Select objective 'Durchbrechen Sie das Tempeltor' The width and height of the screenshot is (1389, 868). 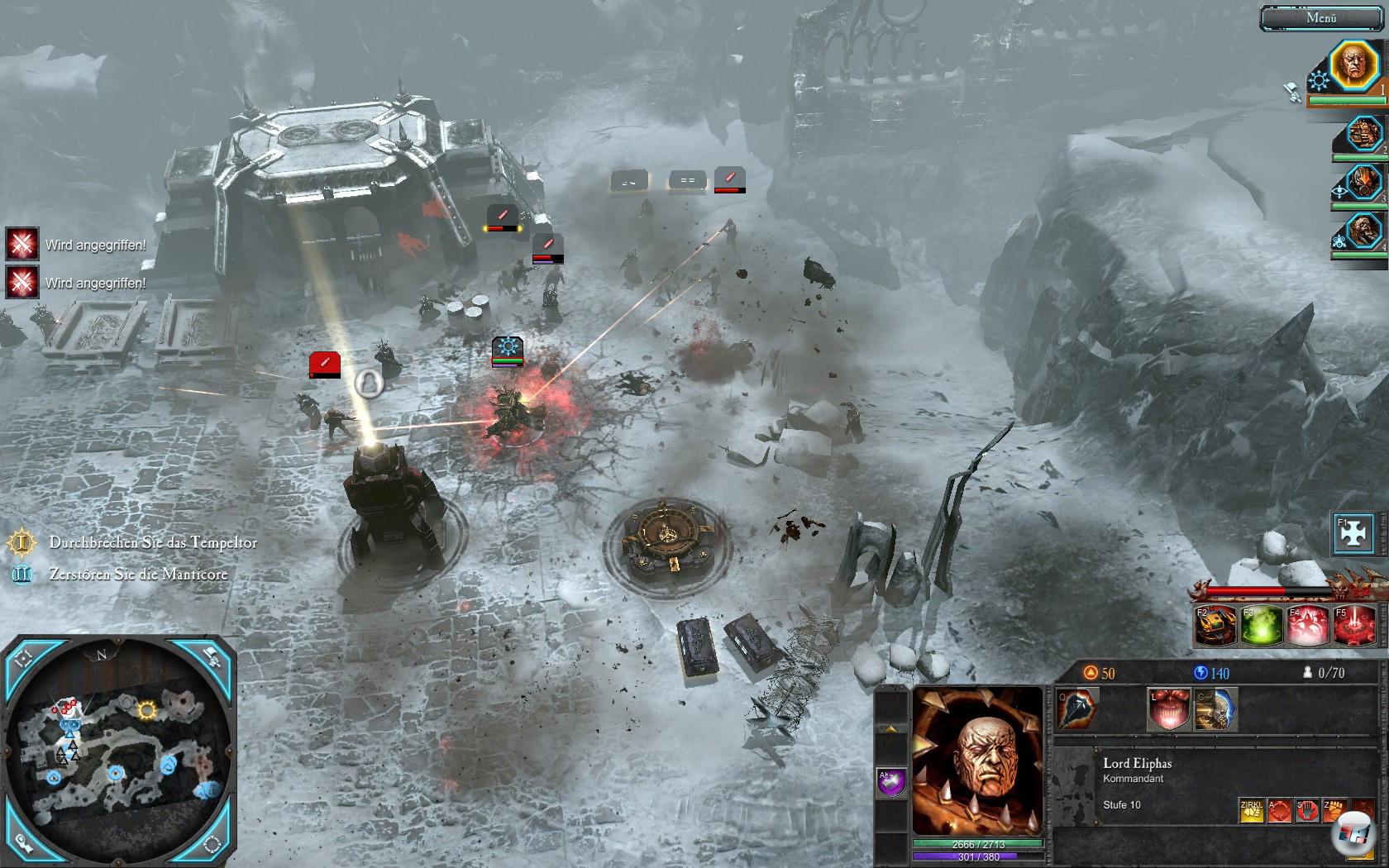(153, 543)
